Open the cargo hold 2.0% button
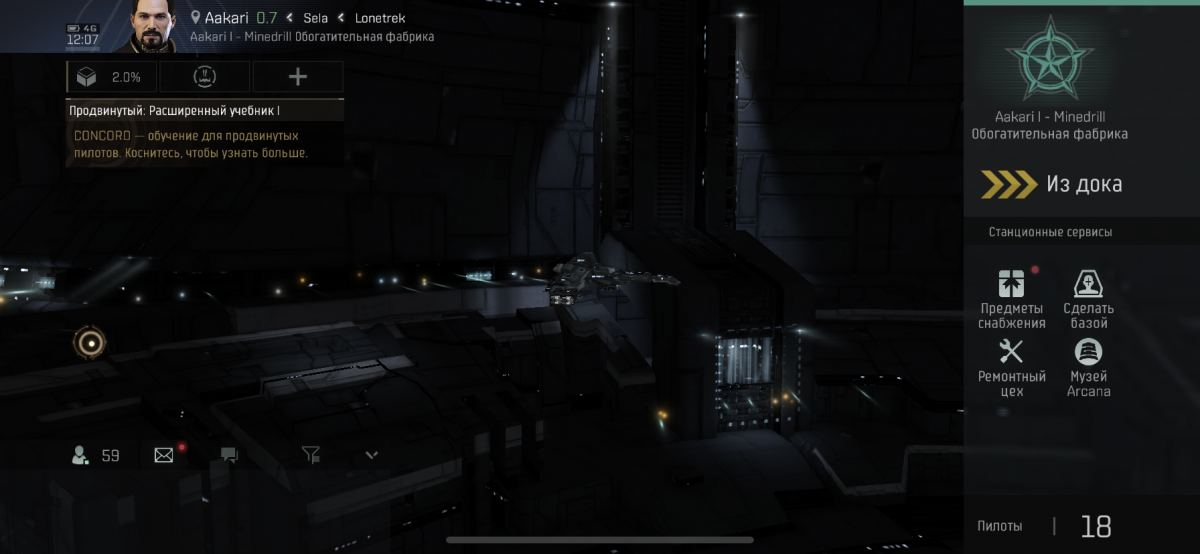This screenshot has width=1200, height=554. [112, 77]
